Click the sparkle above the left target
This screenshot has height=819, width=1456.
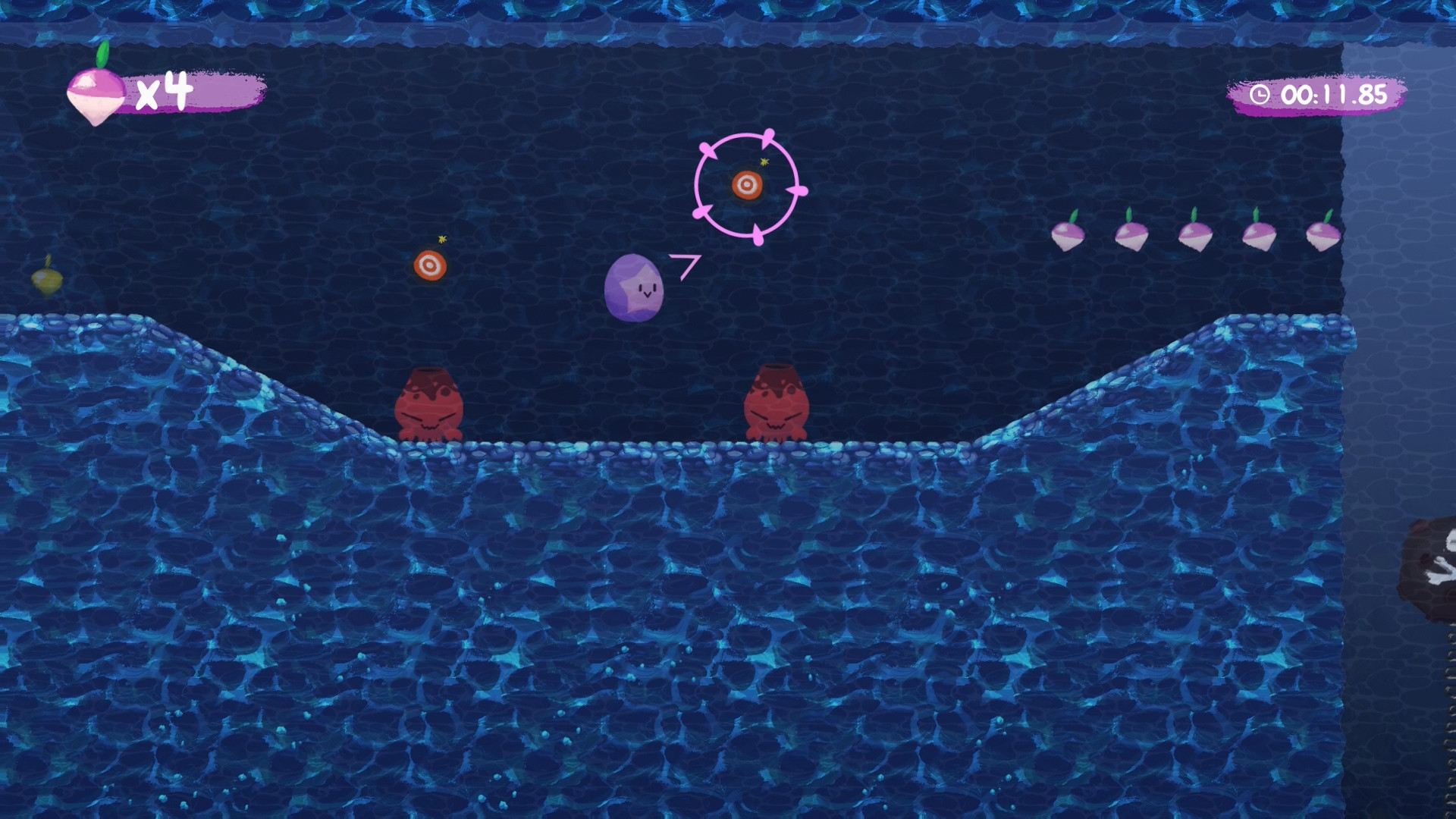point(443,239)
